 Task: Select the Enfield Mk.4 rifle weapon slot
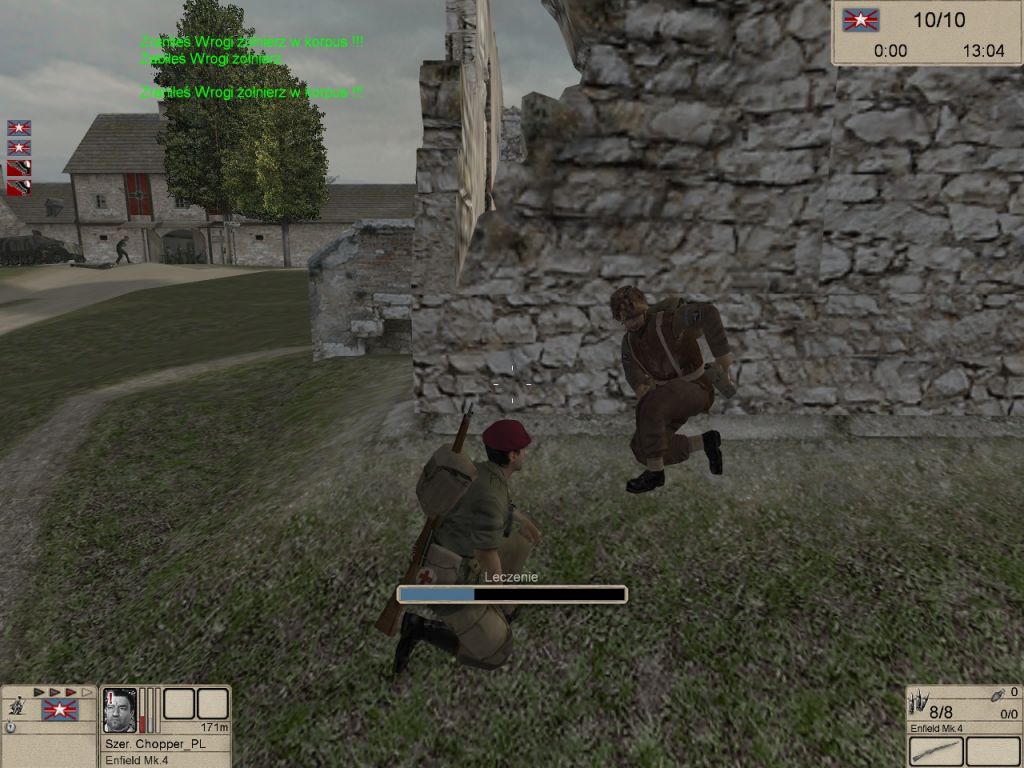tap(936, 751)
